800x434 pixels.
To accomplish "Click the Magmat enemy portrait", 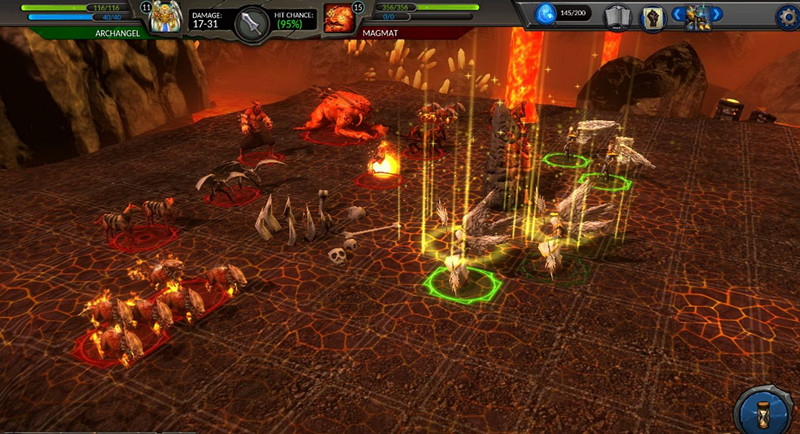I will click(338, 19).
